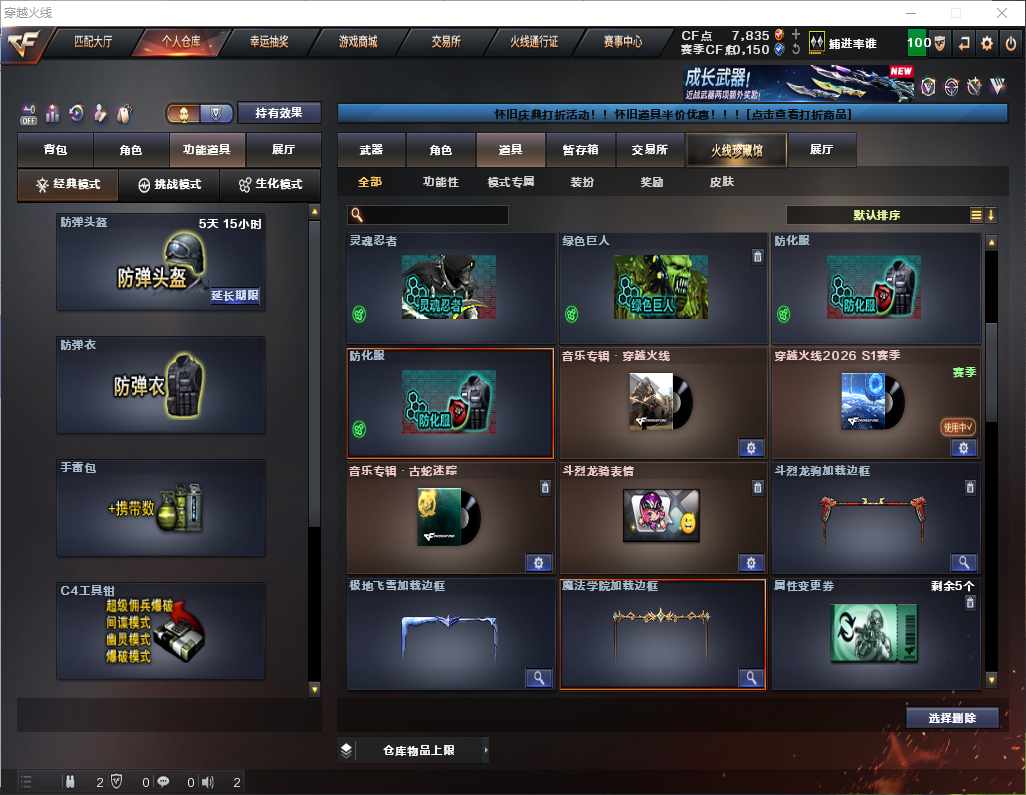The height and width of the screenshot is (795, 1026).
Task: Go to the 幸运抽奖 lucky draw page
Action: (269, 43)
